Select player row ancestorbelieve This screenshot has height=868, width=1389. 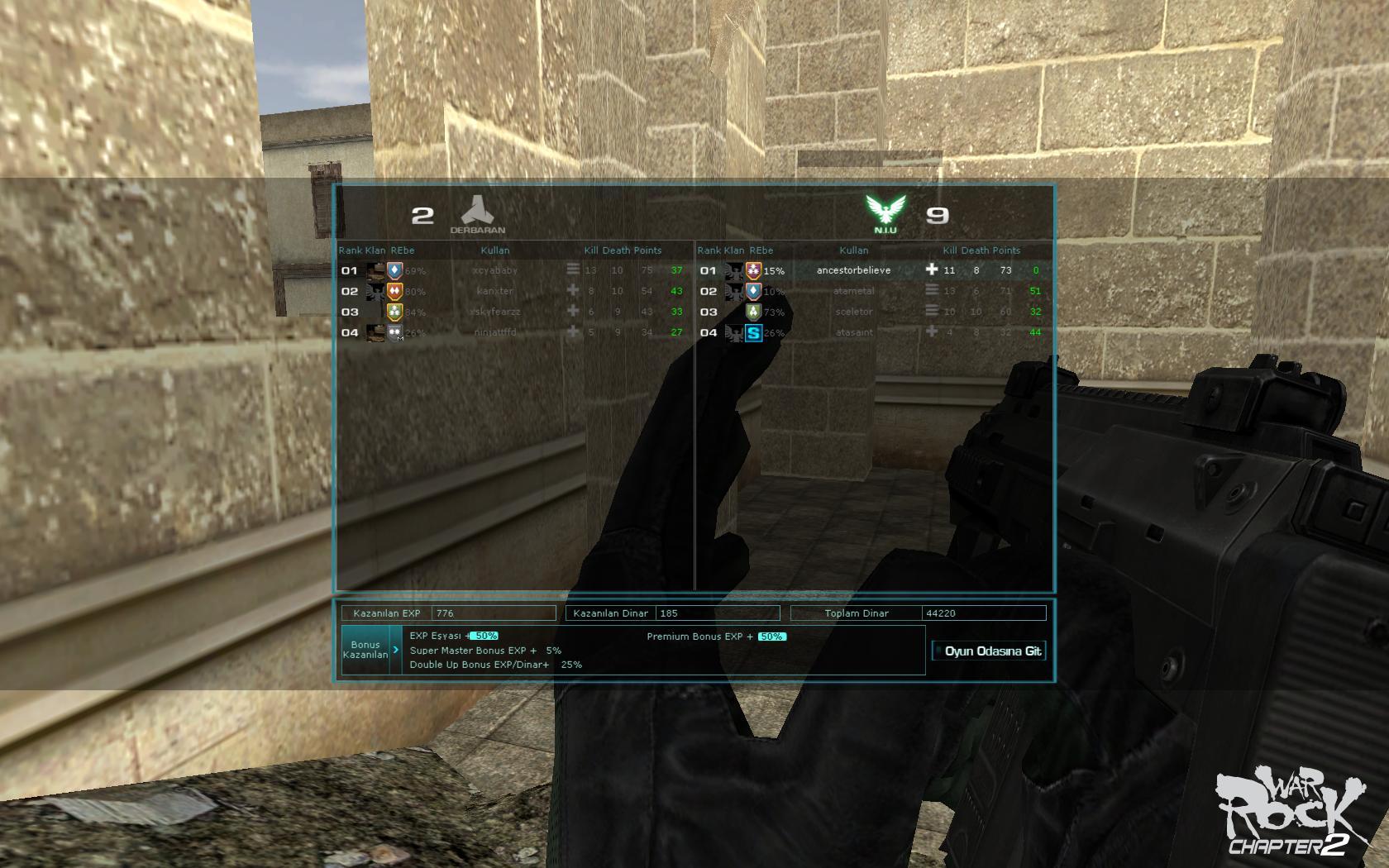coord(853,270)
